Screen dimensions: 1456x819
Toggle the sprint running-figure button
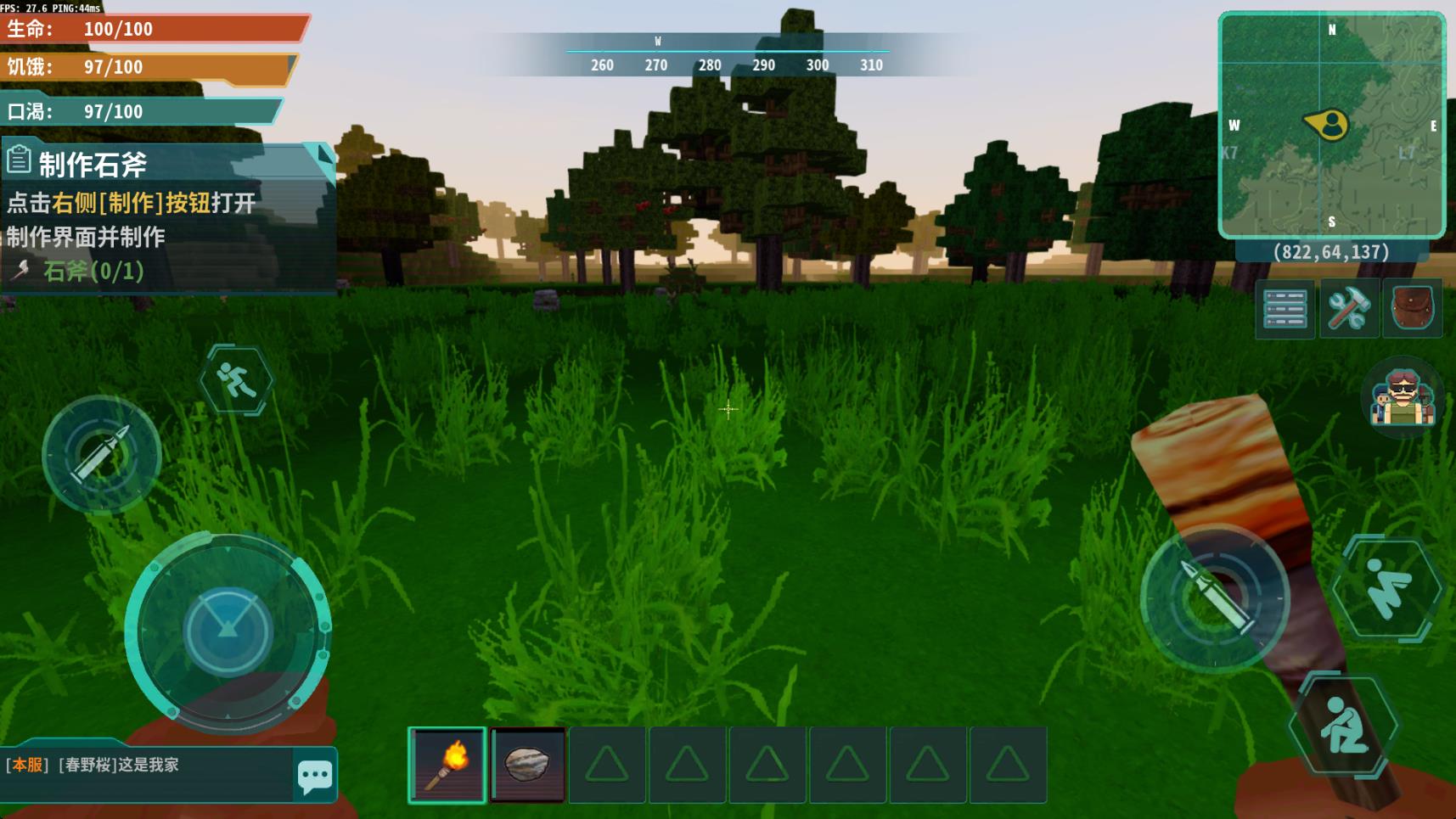(236, 379)
